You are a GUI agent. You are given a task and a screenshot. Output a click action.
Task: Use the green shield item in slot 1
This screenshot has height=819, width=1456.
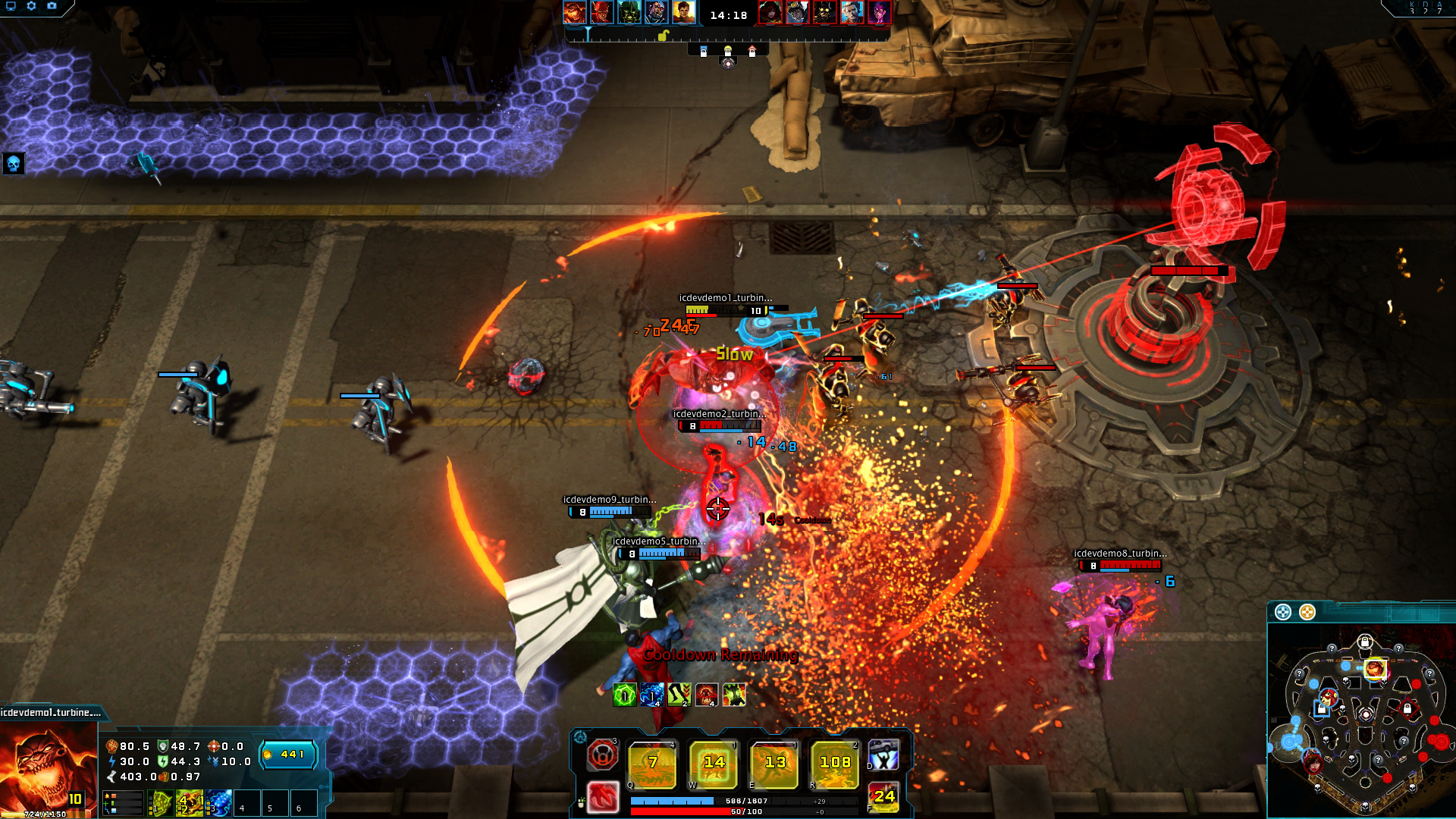point(161,803)
